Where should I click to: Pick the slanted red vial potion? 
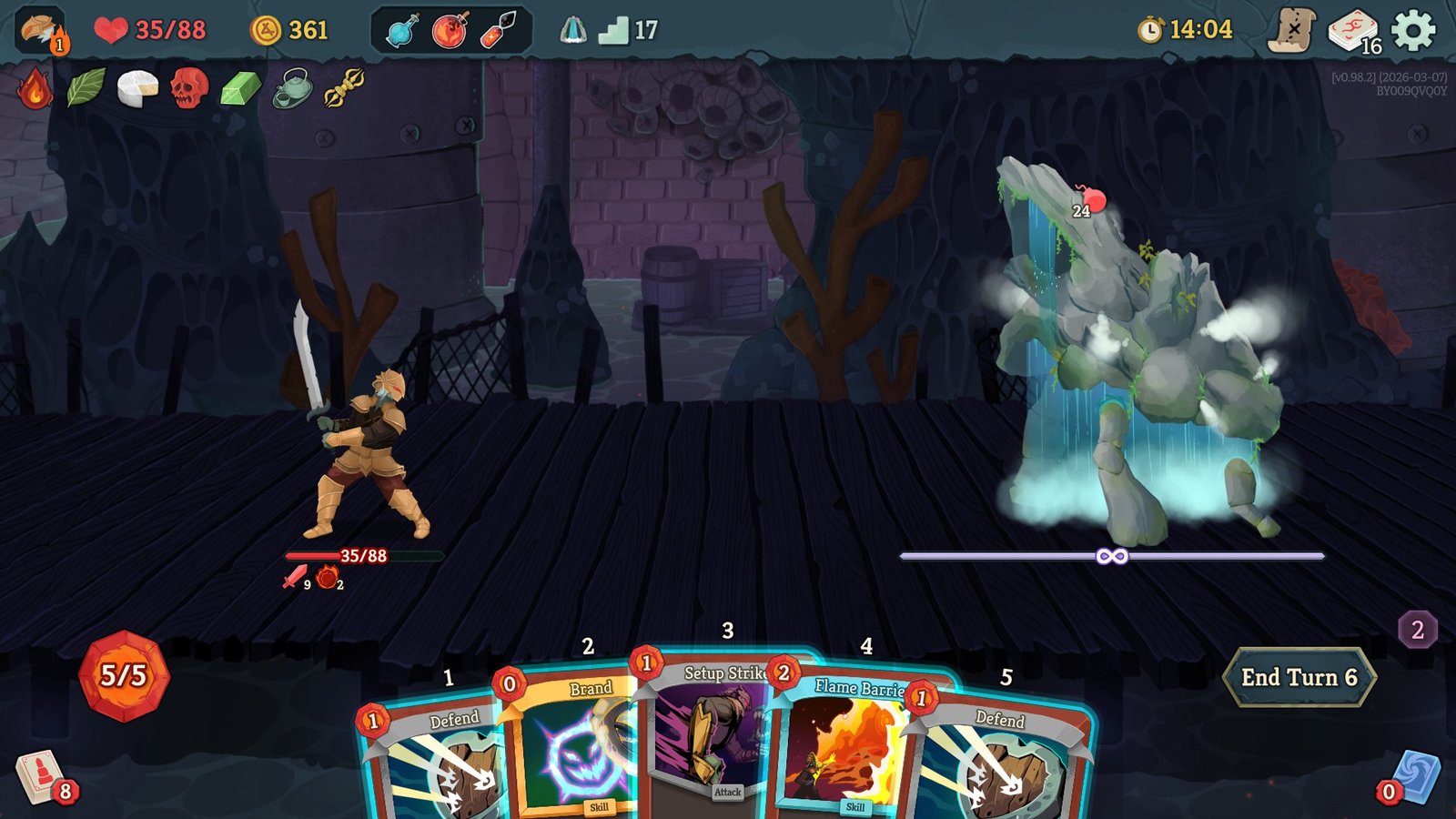pyautogui.click(x=499, y=30)
